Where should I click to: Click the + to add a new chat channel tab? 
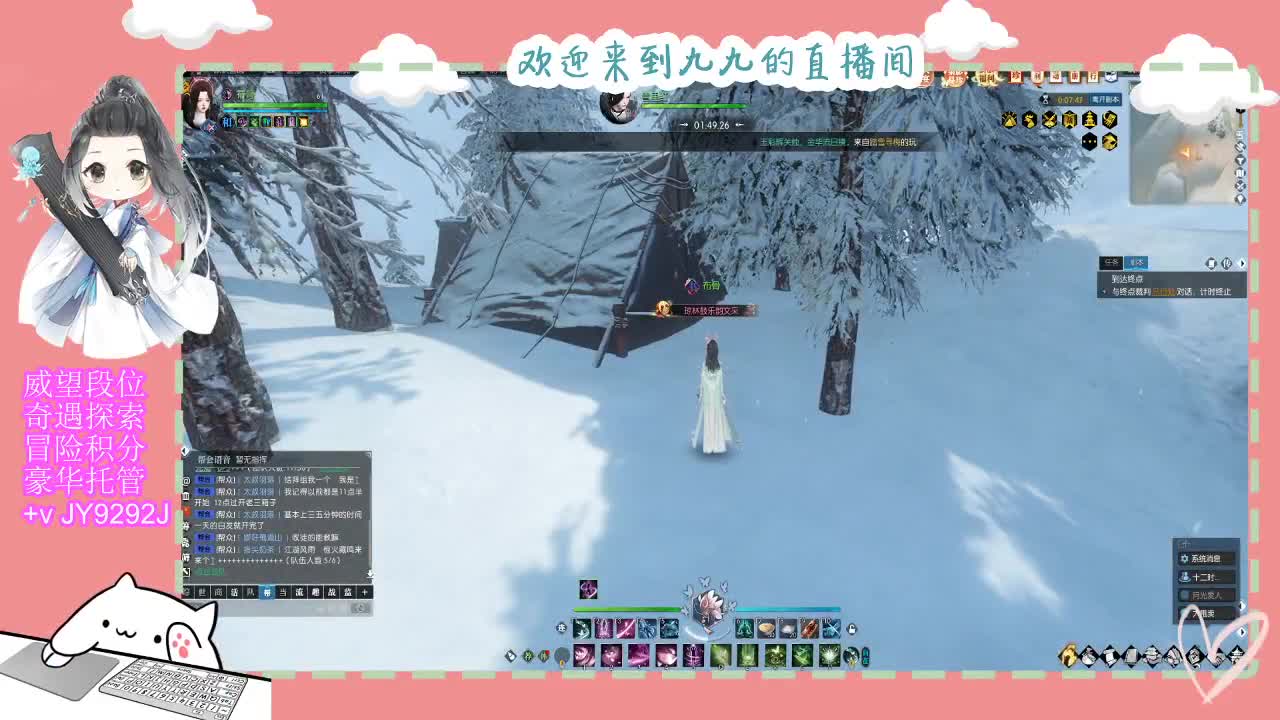point(364,591)
